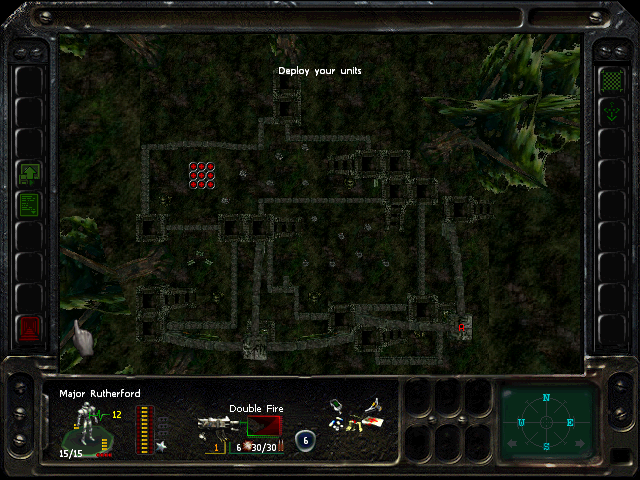Select the red fire mode box
The image size is (640, 480).
tap(265, 426)
